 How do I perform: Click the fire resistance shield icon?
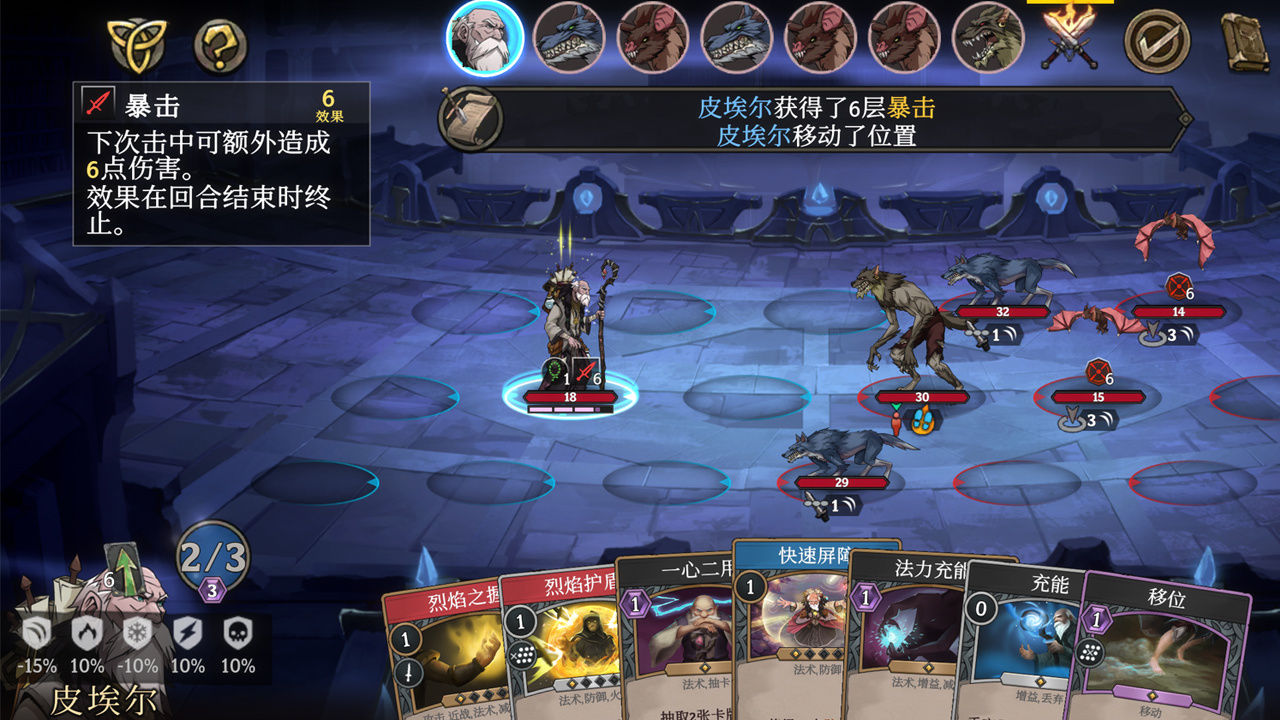tap(87, 634)
